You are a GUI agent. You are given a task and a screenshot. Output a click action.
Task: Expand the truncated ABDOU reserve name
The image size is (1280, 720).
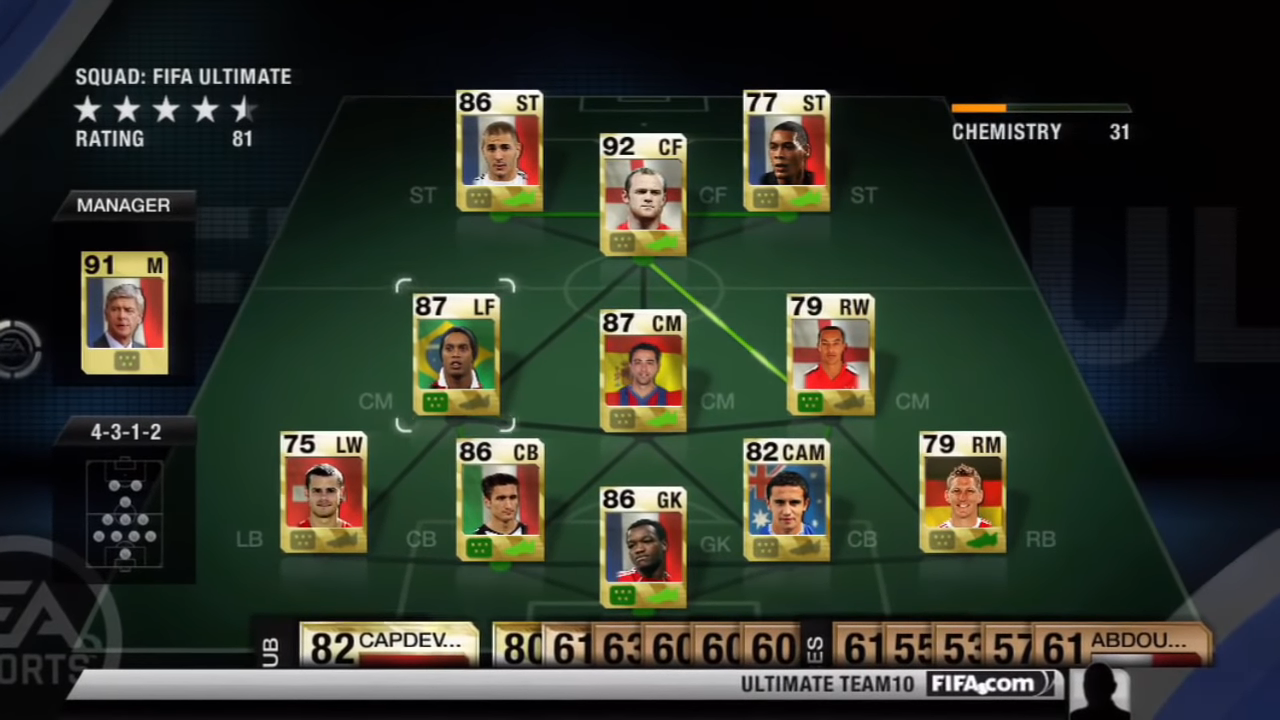coord(1140,641)
